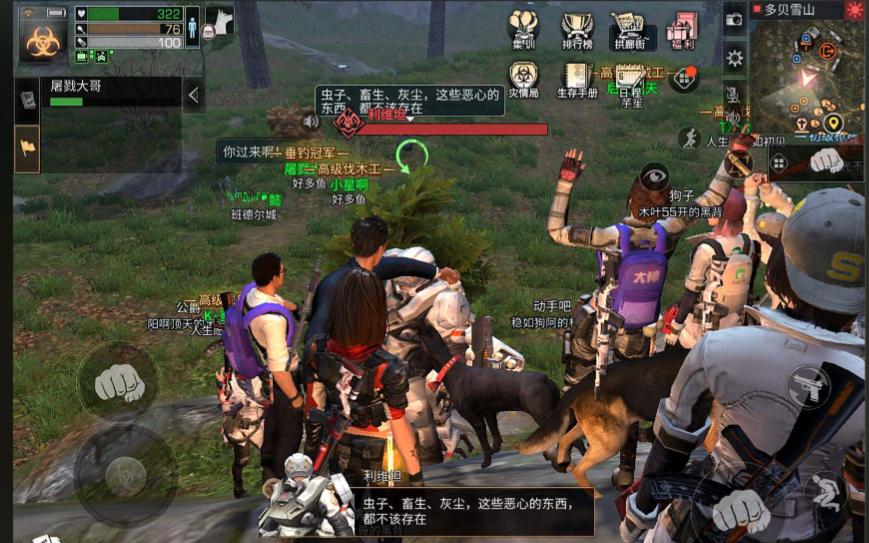This screenshot has width=869, height=543.
Task: Click the camera screenshot button
Action: click(x=735, y=19)
